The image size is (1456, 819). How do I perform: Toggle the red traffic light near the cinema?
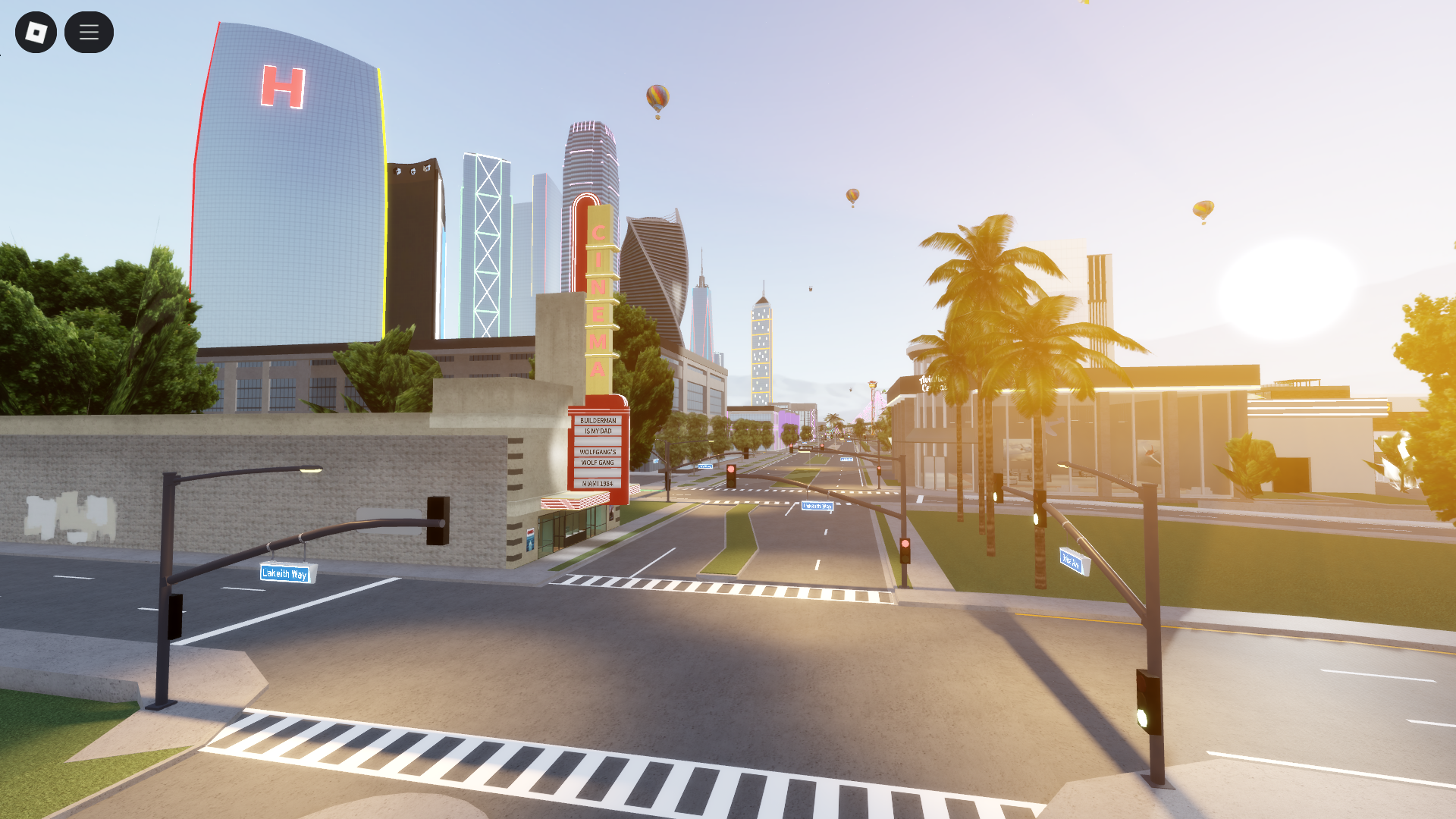[730, 472]
